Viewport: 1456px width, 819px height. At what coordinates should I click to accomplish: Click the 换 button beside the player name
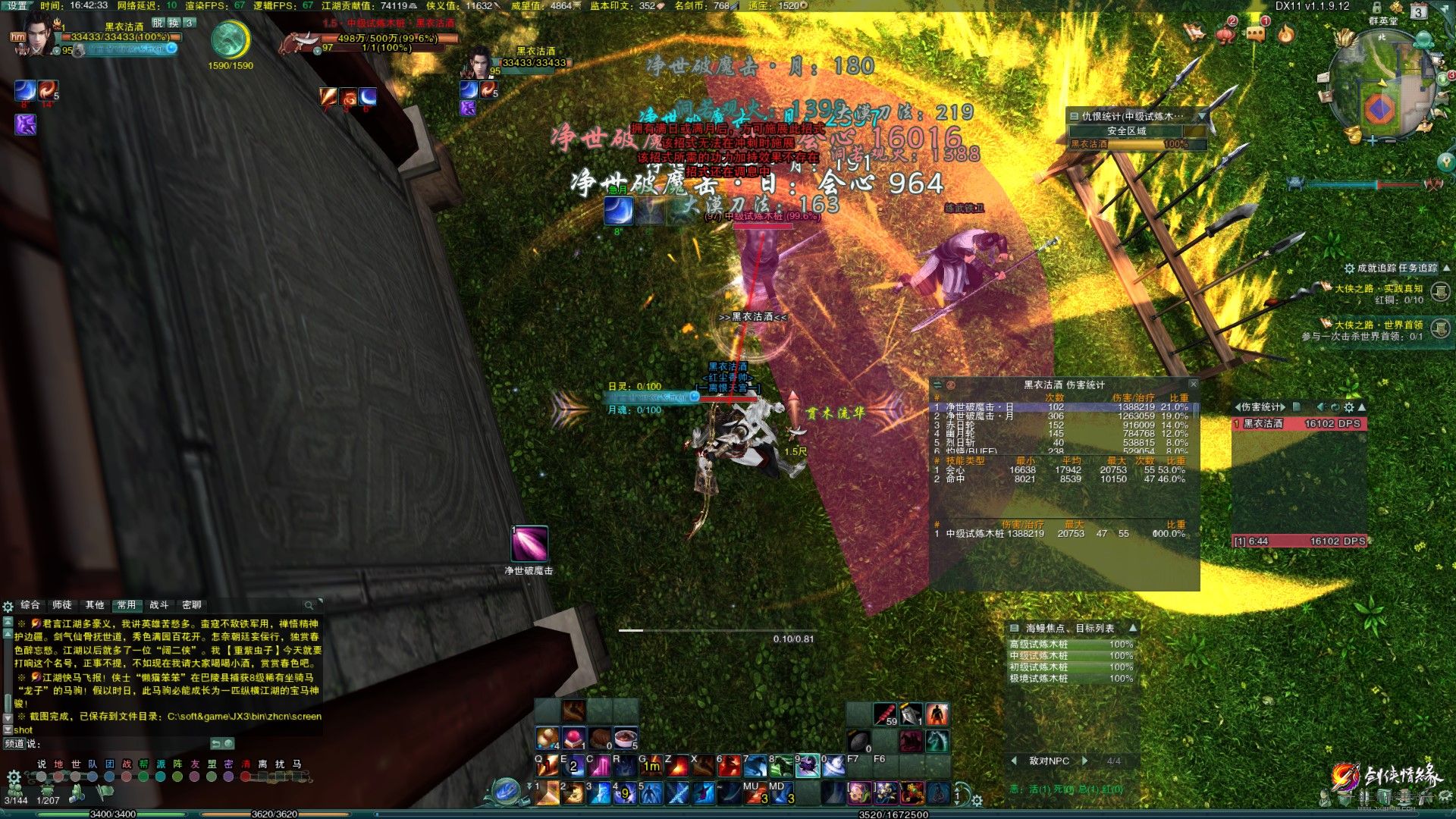click(174, 23)
